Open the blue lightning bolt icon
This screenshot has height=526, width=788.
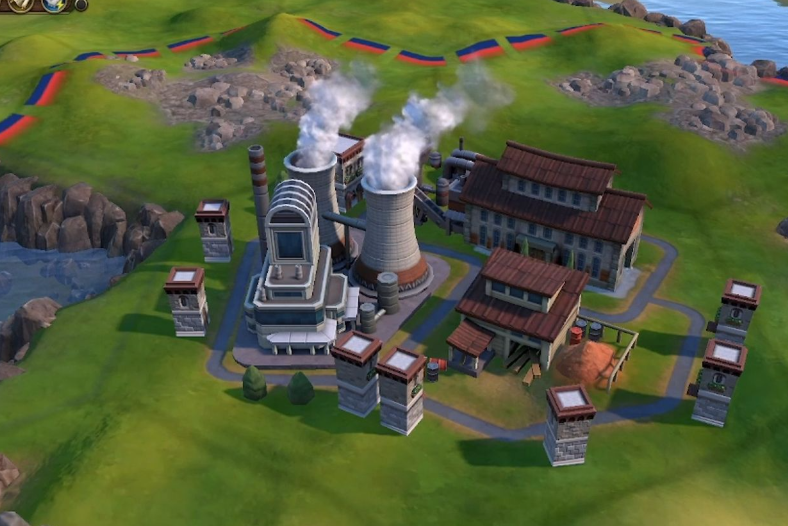[56, 4]
